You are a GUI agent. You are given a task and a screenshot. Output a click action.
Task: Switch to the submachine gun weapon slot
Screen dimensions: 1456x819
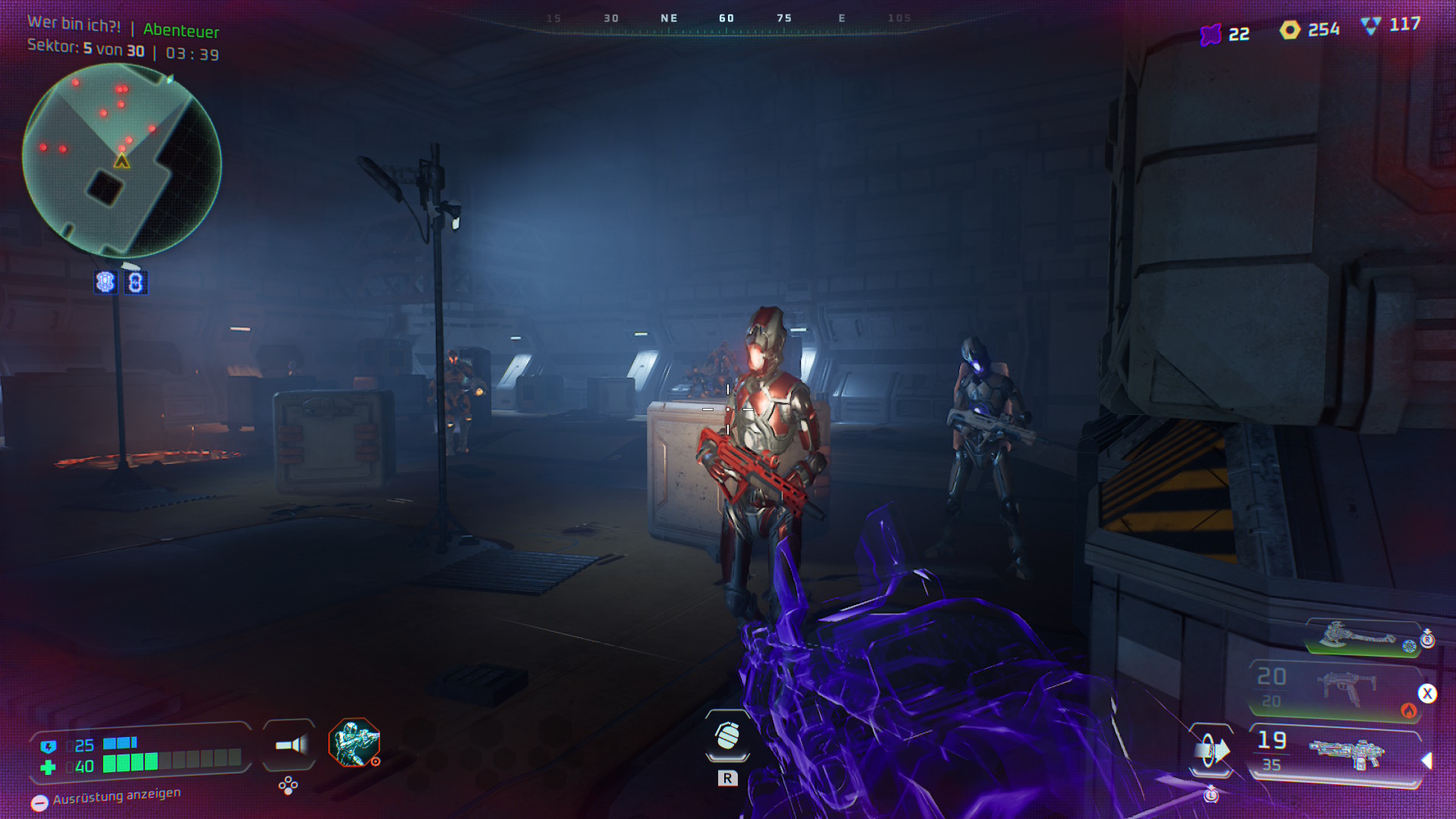pyautogui.click(x=1335, y=689)
